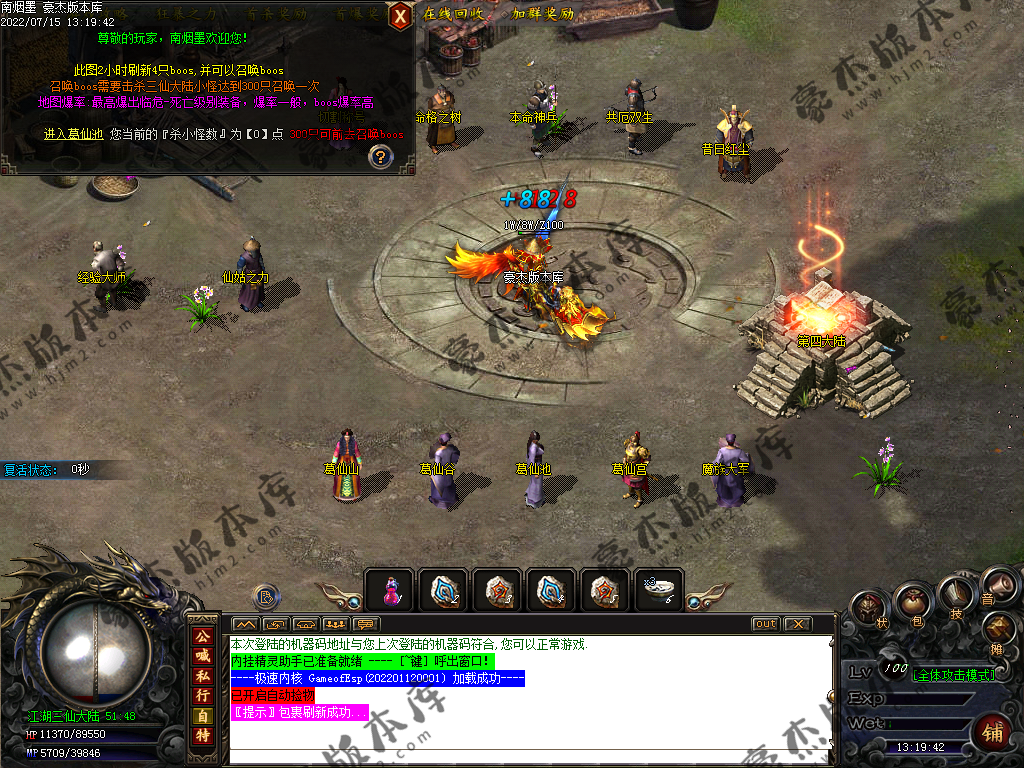Close the chat window with its X button
The image size is (1024, 768).
tap(796, 624)
